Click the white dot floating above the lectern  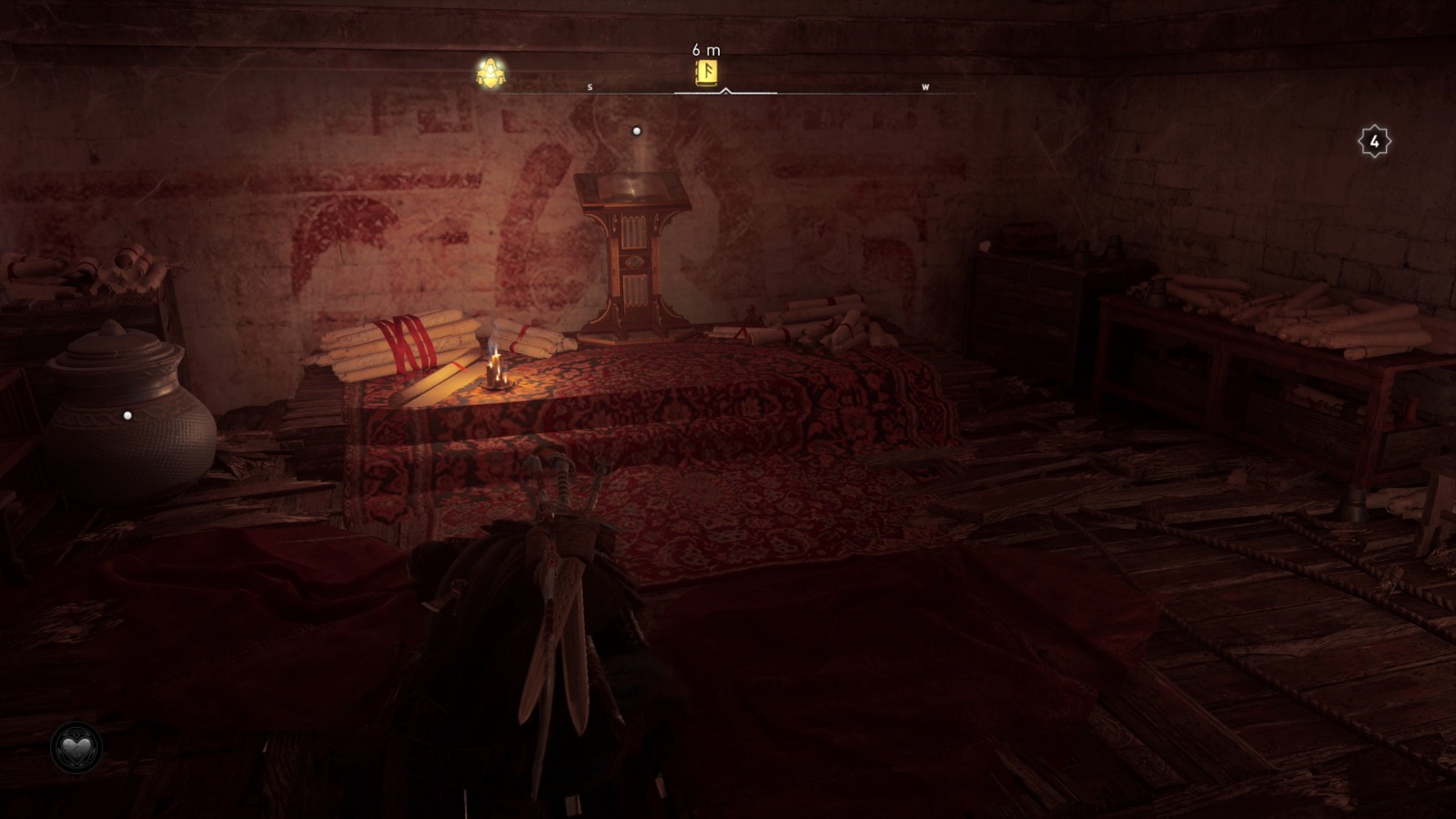[x=634, y=130]
